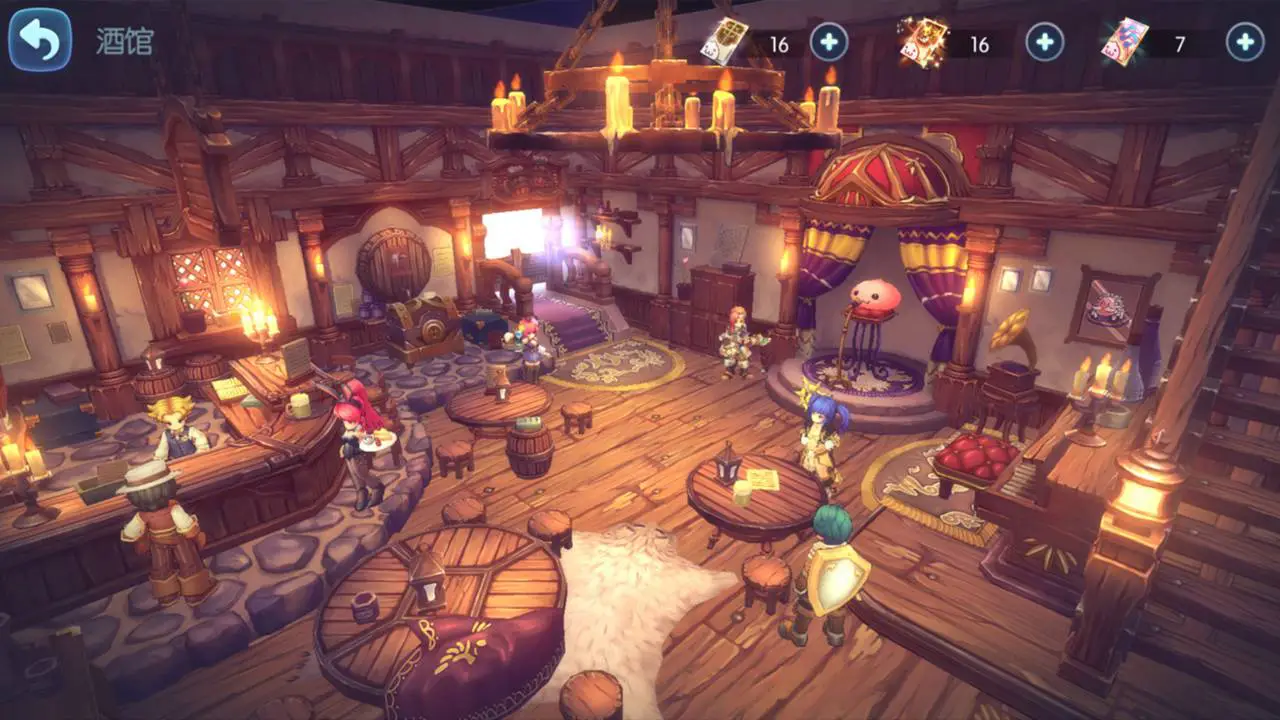The width and height of the screenshot is (1280, 720).
Task: Select the sparkling golden ticket icon
Action: pos(922,42)
